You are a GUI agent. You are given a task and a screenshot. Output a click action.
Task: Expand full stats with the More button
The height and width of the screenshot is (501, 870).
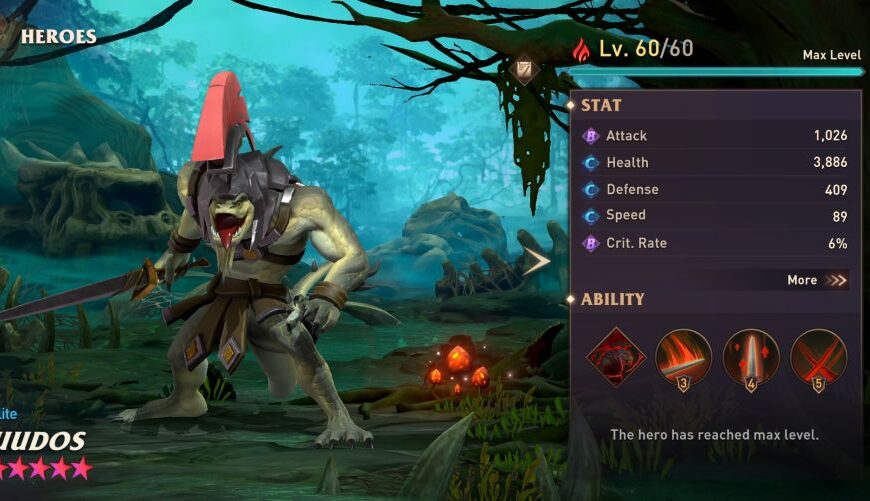pyautogui.click(x=816, y=280)
